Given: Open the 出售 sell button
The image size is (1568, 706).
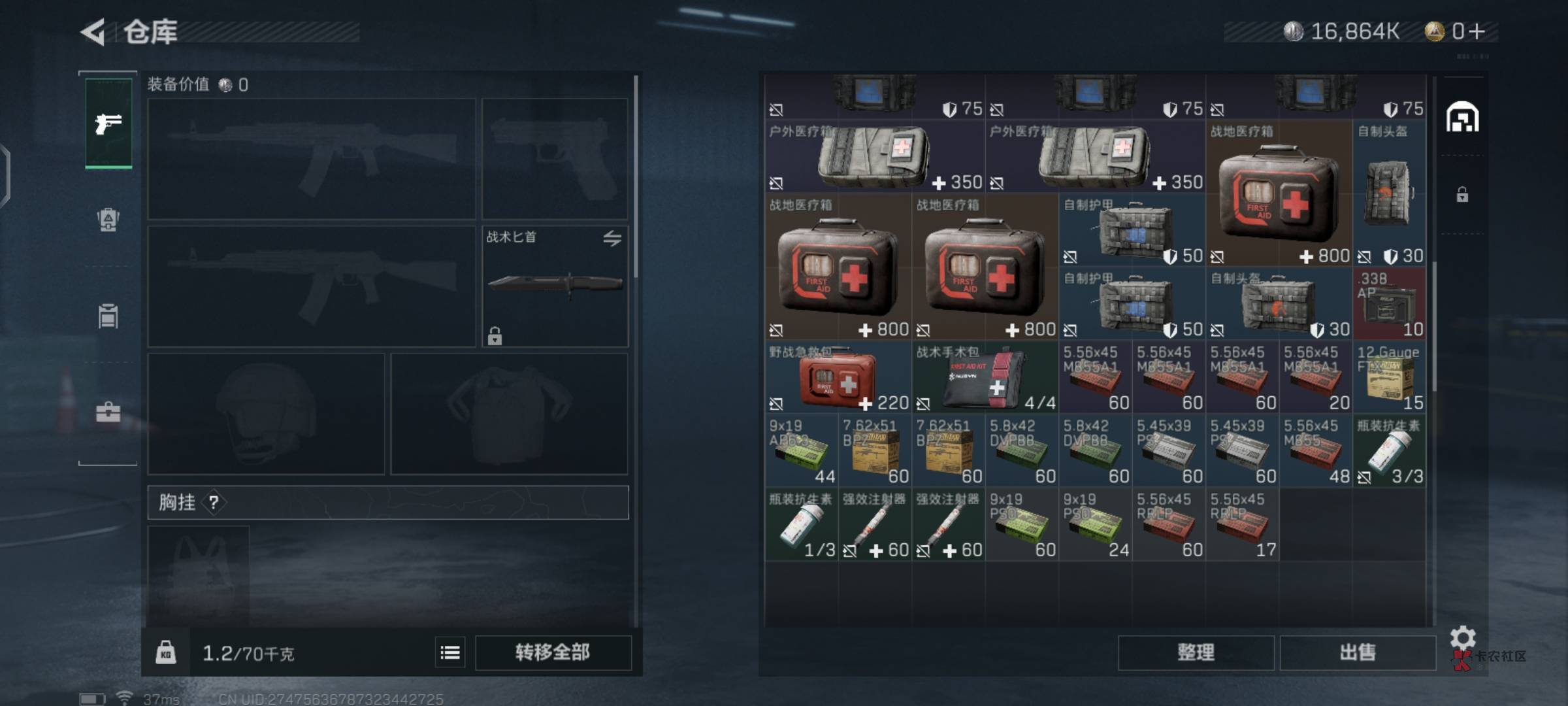Looking at the screenshot, I should (x=1358, y=652).
